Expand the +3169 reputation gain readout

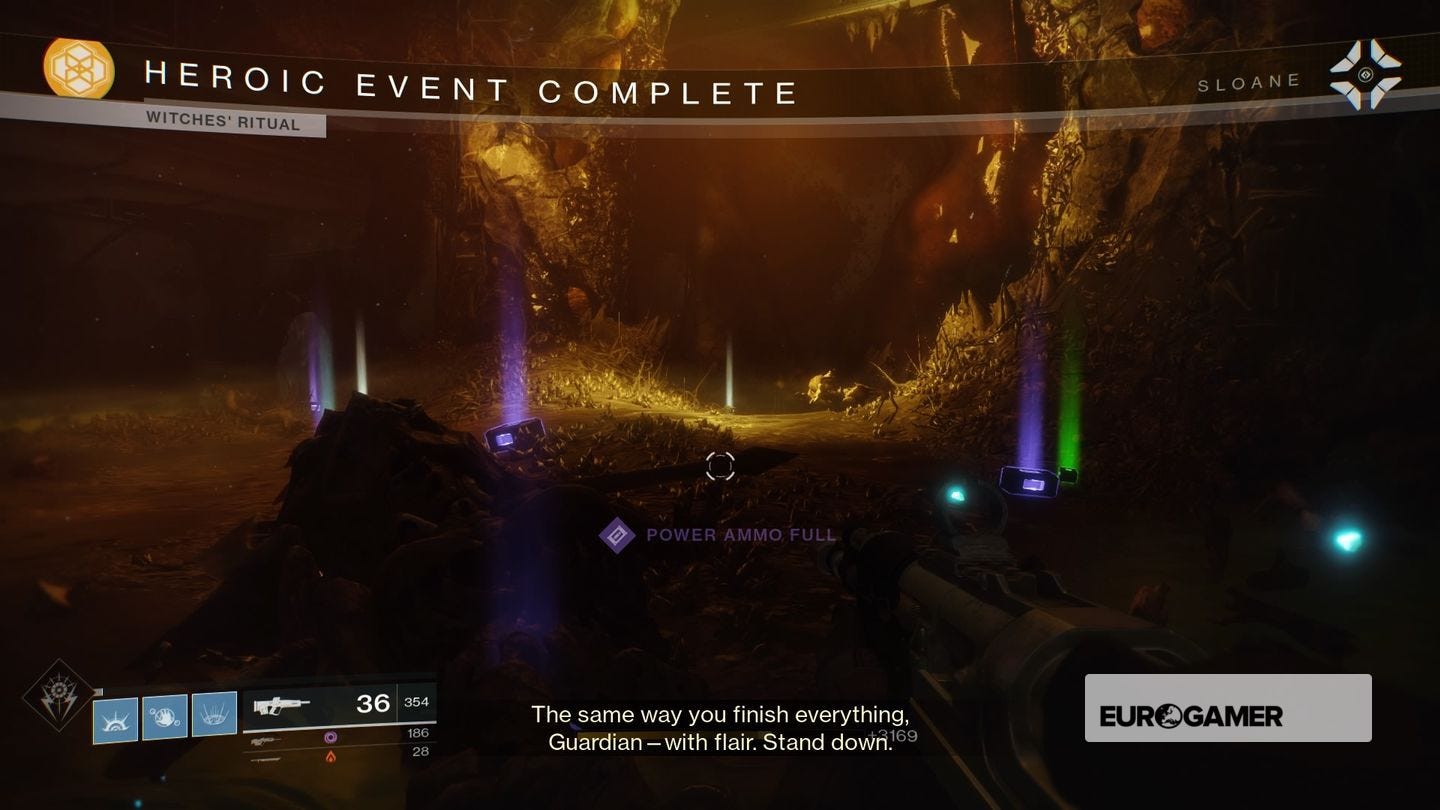pos(891,735)
